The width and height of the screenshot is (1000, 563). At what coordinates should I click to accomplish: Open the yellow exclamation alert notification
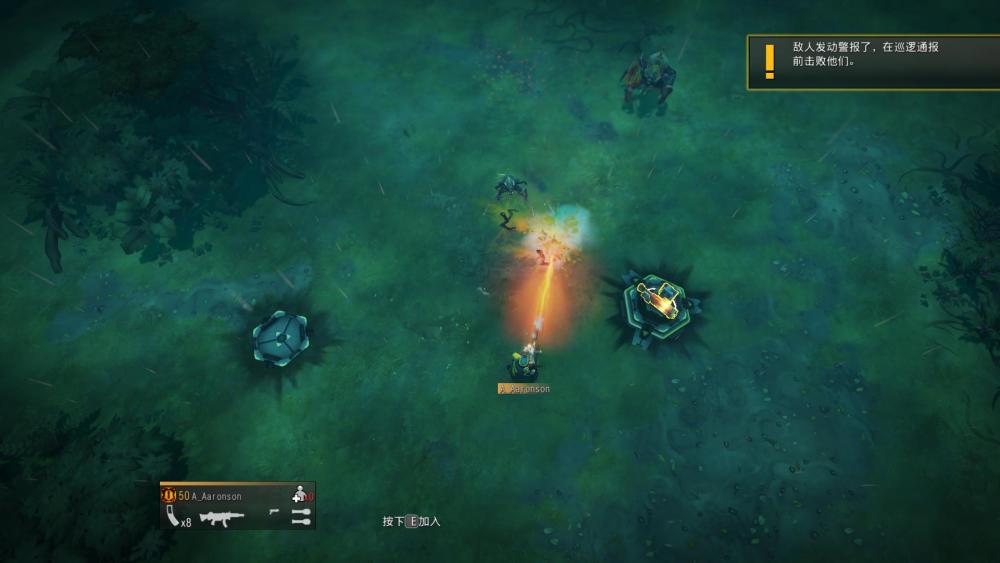click(769, 62)
